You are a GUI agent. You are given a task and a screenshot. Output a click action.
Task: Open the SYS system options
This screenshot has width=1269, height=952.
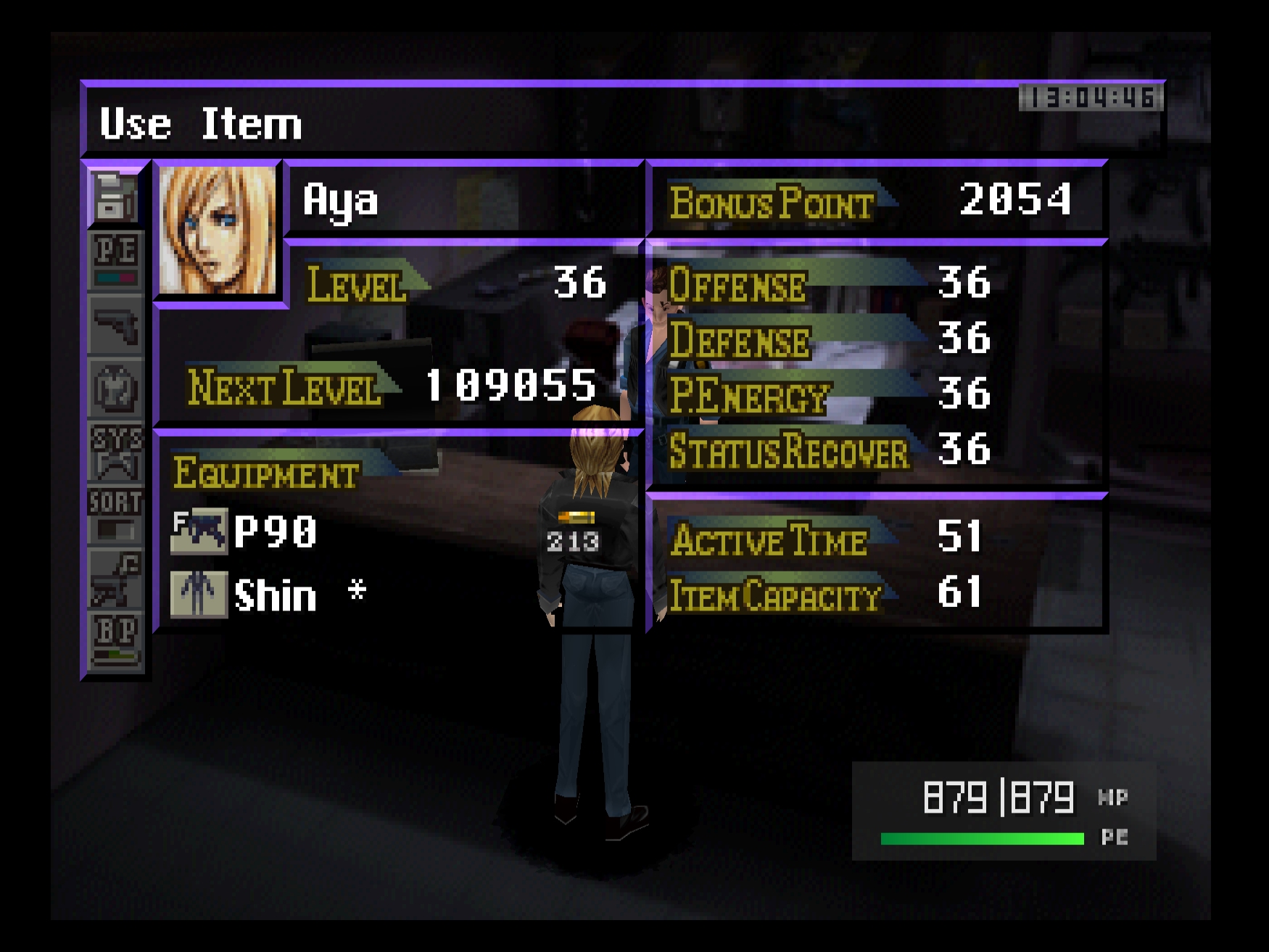(115, 452)
